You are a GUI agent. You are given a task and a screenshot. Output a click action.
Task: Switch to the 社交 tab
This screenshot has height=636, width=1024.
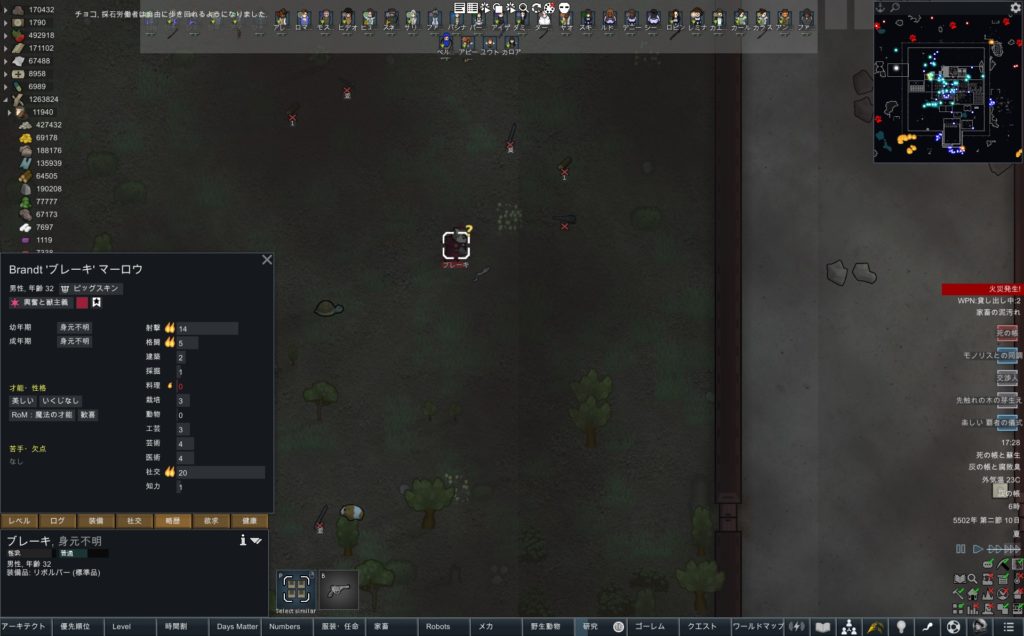click(x=134, y=521)
